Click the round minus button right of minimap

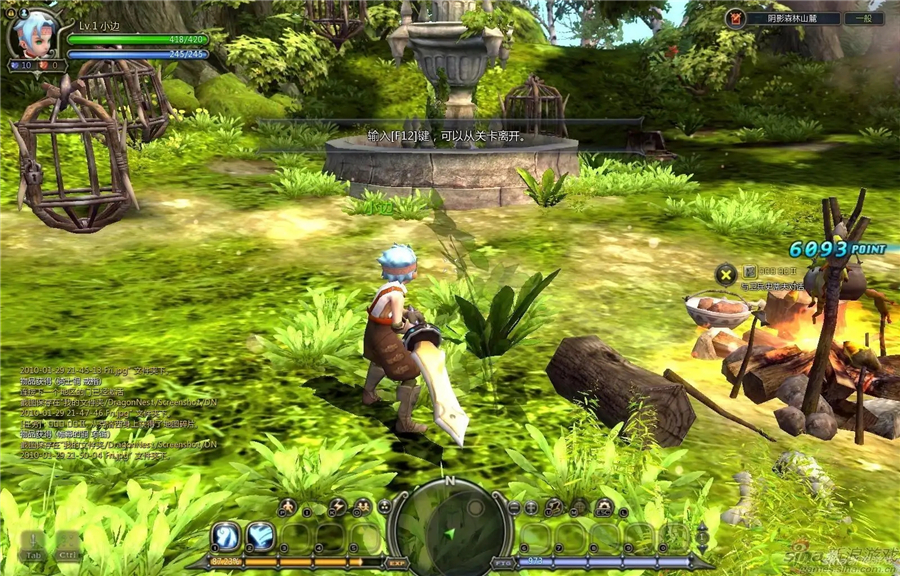click(x=514, y=508)
